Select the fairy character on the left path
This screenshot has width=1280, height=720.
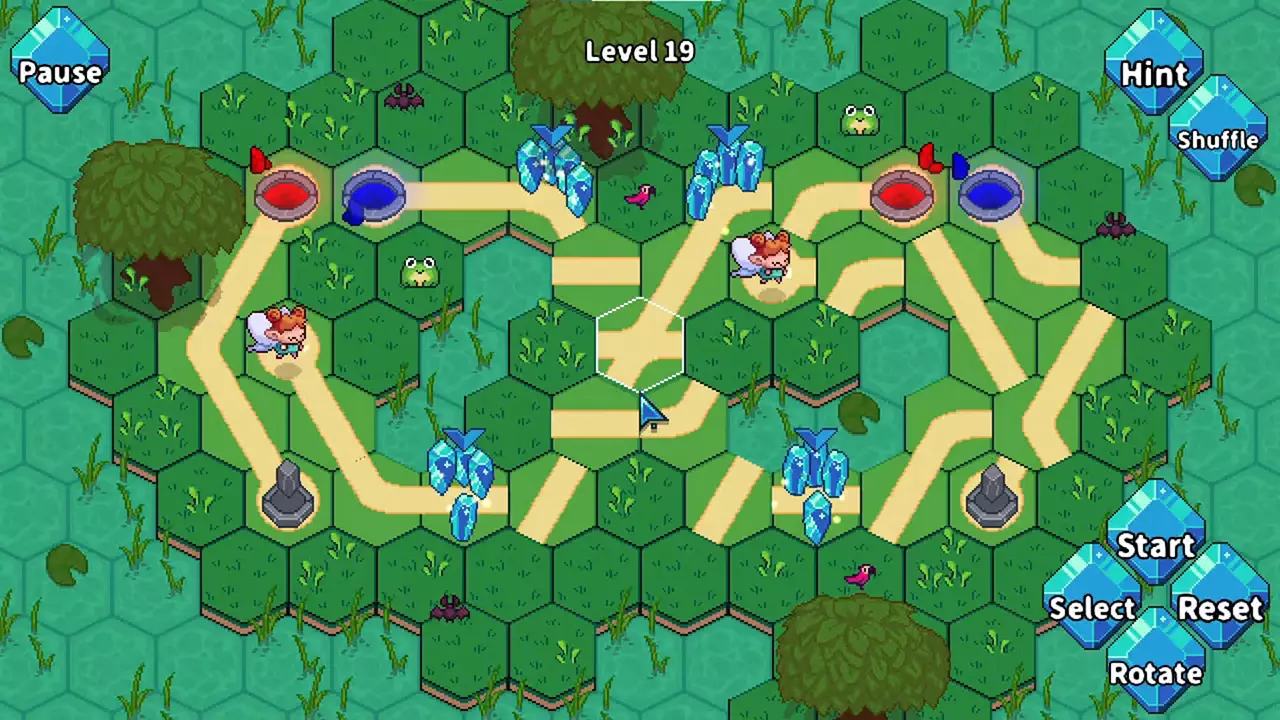coord(275,330)
